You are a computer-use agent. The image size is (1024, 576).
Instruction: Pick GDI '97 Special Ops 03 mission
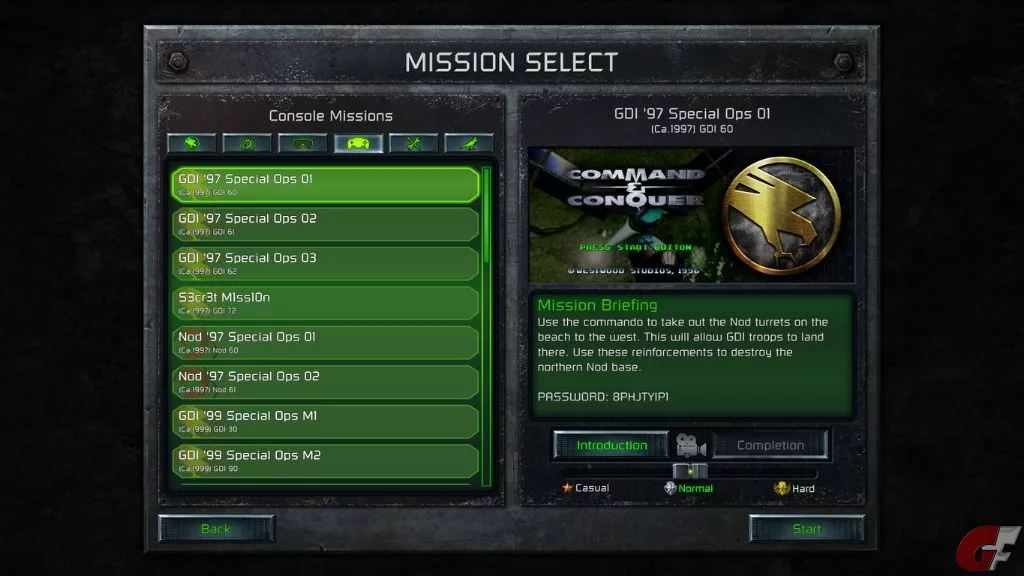pos(324,263)
